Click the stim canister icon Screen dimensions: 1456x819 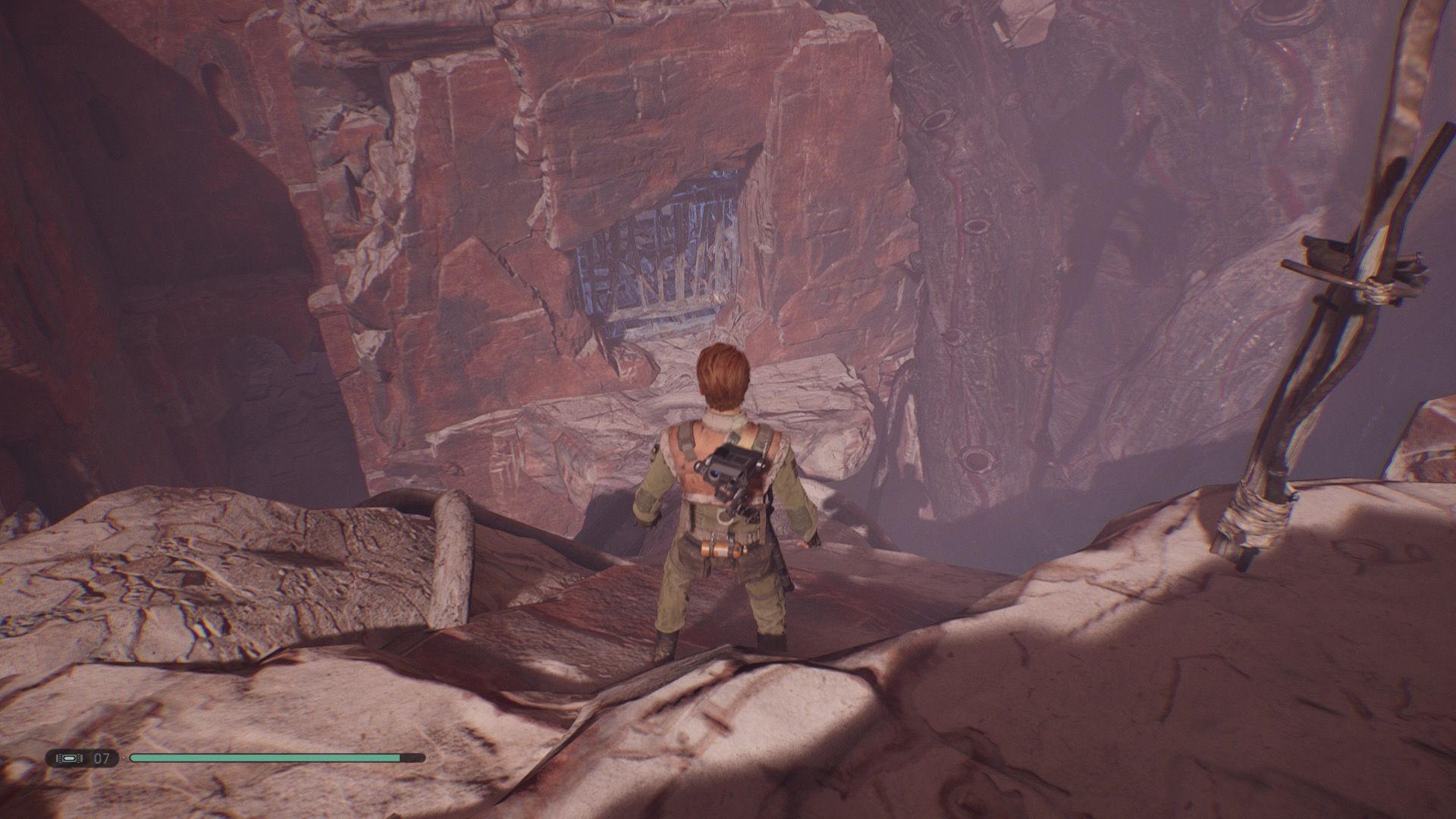click(x=69, y=758)
